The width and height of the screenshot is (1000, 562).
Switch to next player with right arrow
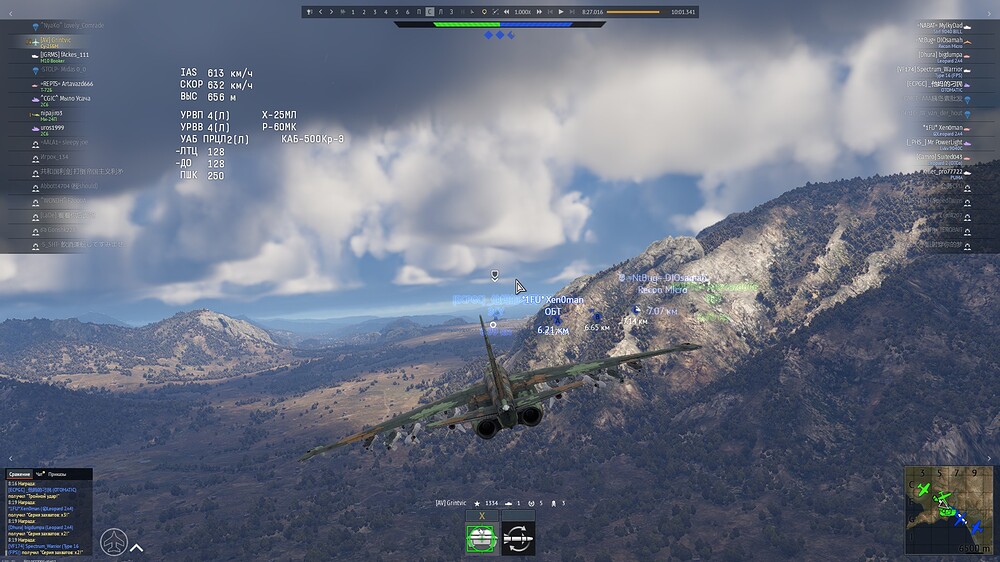(332, 12)
